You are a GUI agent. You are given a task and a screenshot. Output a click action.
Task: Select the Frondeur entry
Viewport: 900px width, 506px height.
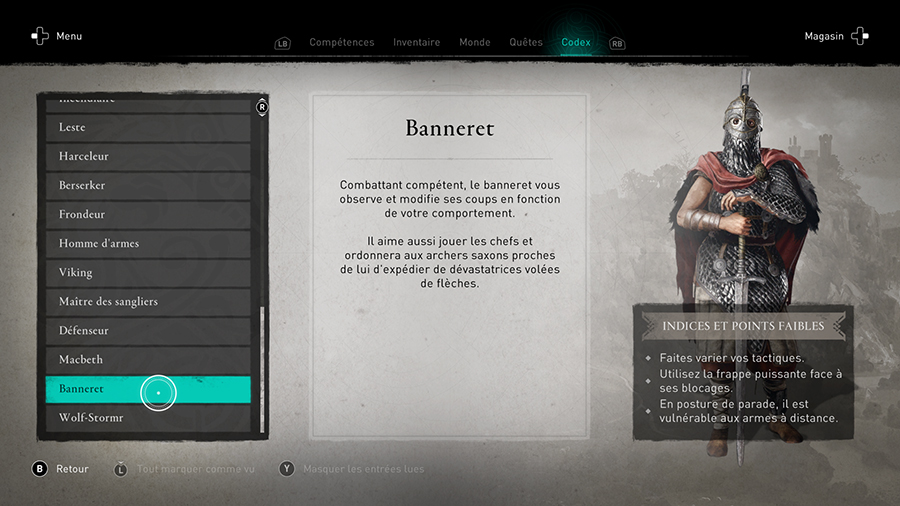pyautogui.click(x=148, y=215)
